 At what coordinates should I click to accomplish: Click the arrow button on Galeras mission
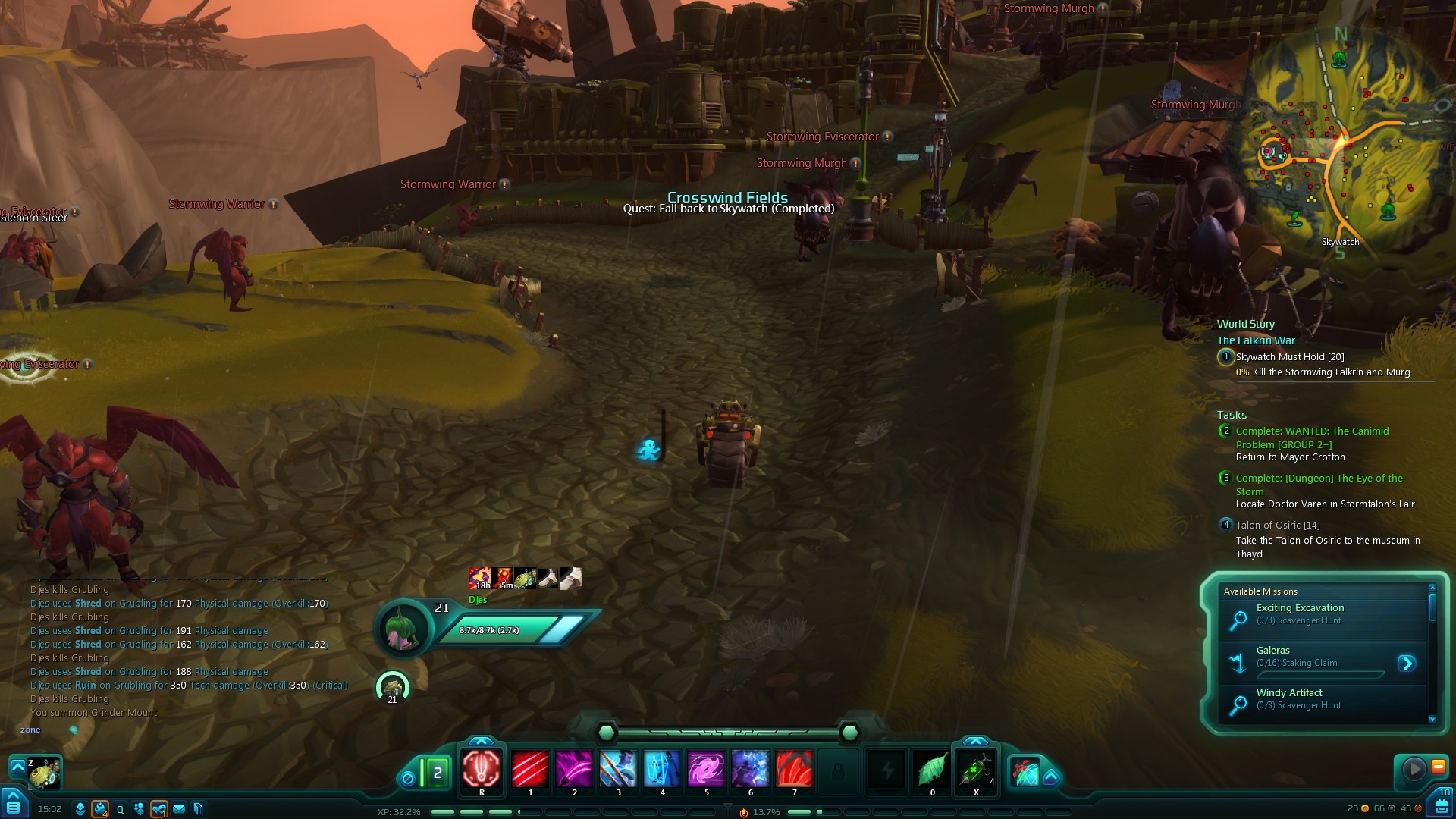(1407, 664)
